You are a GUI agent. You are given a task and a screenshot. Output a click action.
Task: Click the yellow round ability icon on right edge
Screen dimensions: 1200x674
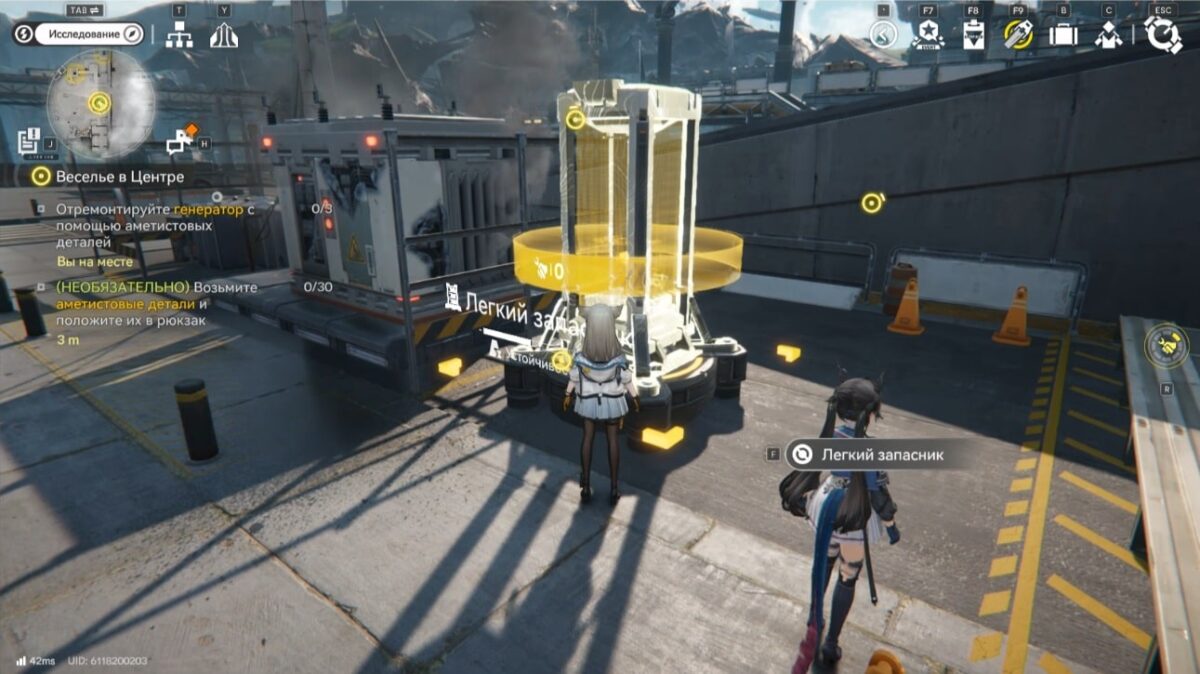point(1168,345)
